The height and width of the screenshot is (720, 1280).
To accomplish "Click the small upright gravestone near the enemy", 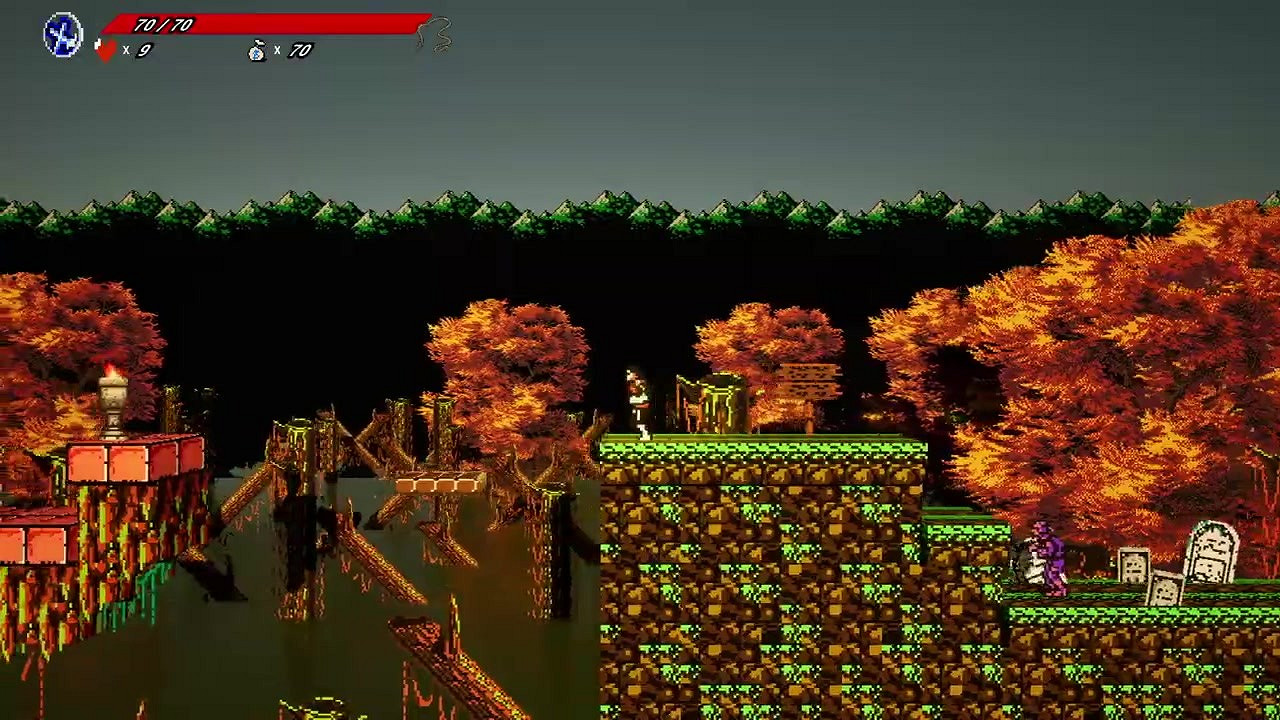I will coord(1133,565).
